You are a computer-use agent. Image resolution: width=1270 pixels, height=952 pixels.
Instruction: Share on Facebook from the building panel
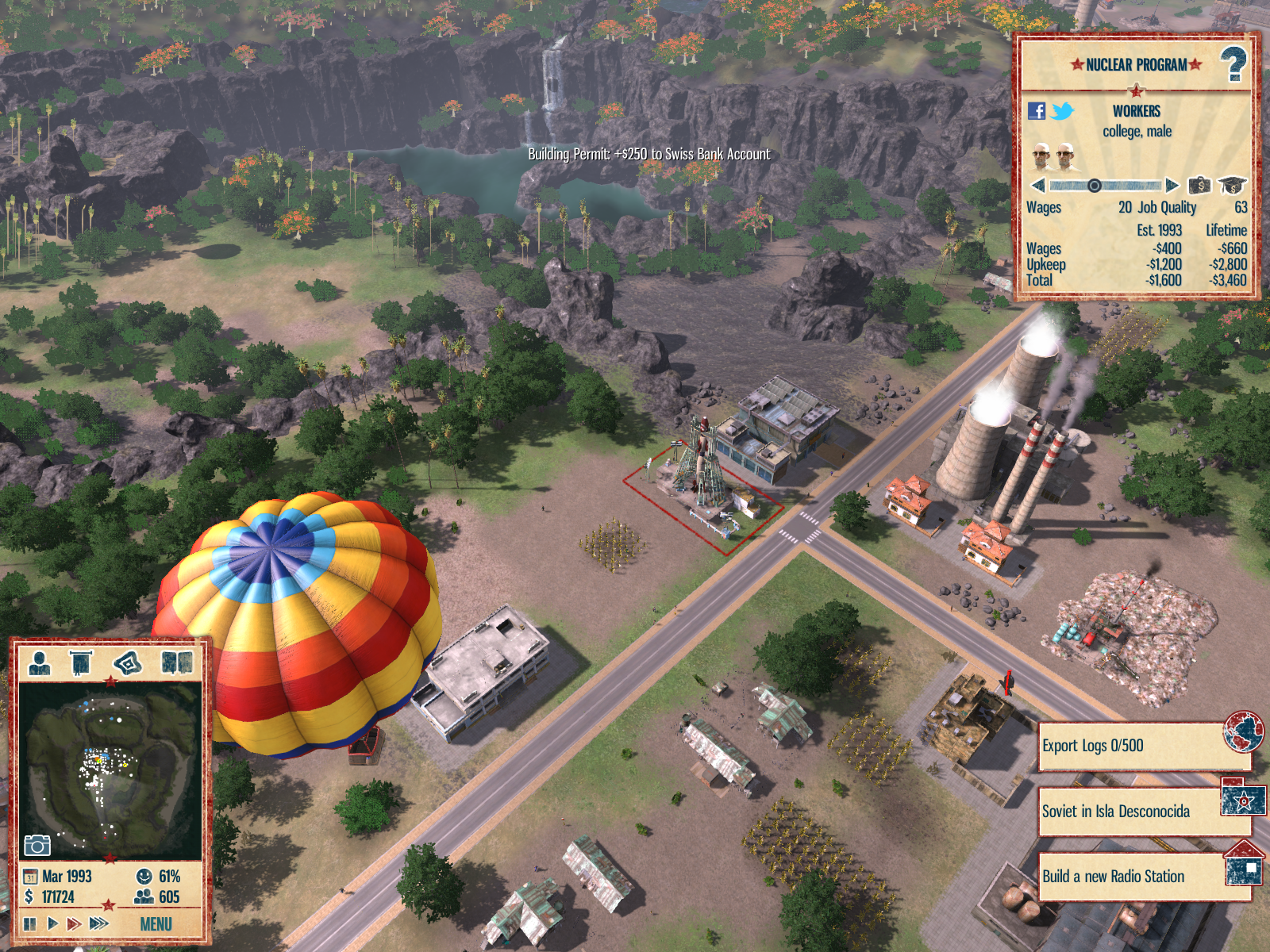(x=1037, y=111)
